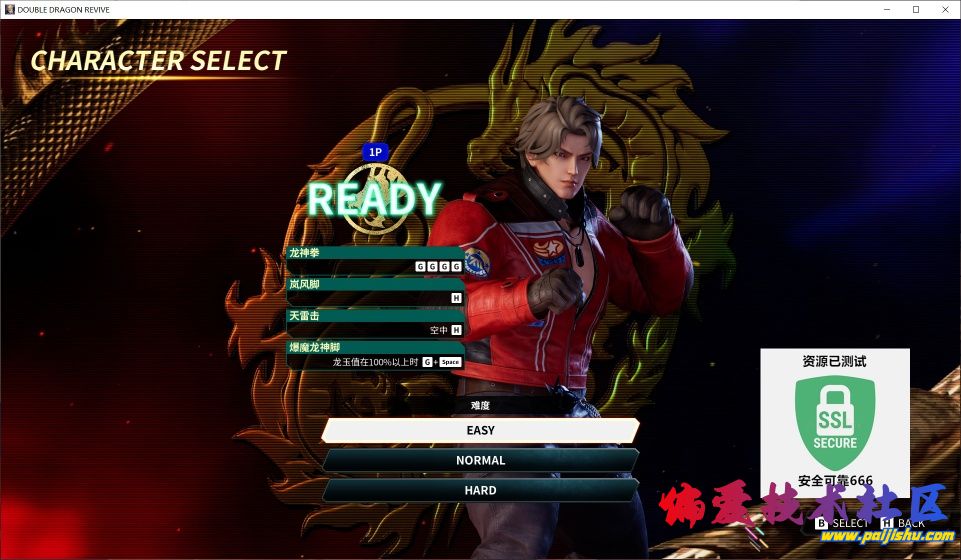
Task: Choose NORMAL difficulty
Action: (480, 460)
